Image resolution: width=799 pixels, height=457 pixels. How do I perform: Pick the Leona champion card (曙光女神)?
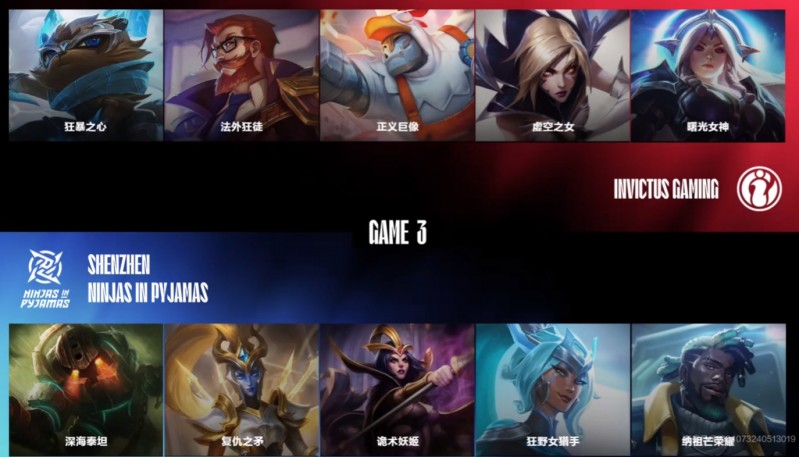(x=708, y=75)
